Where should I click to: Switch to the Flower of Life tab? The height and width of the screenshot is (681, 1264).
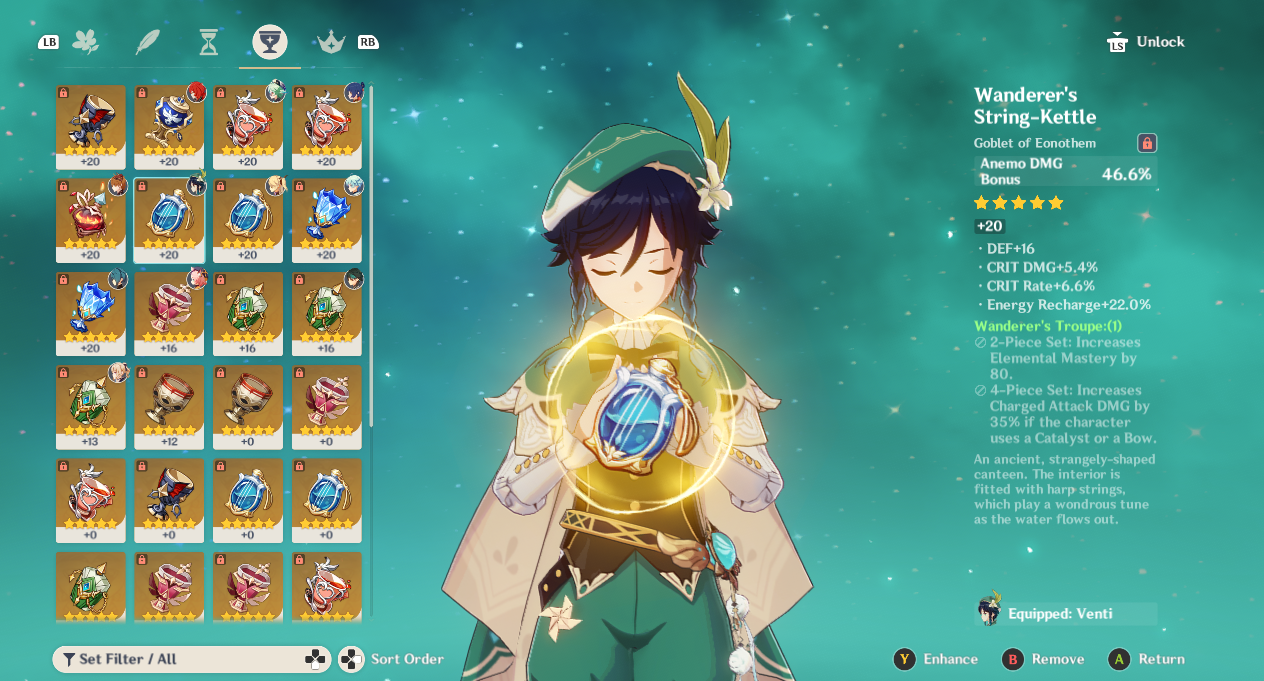pos(86,42)
